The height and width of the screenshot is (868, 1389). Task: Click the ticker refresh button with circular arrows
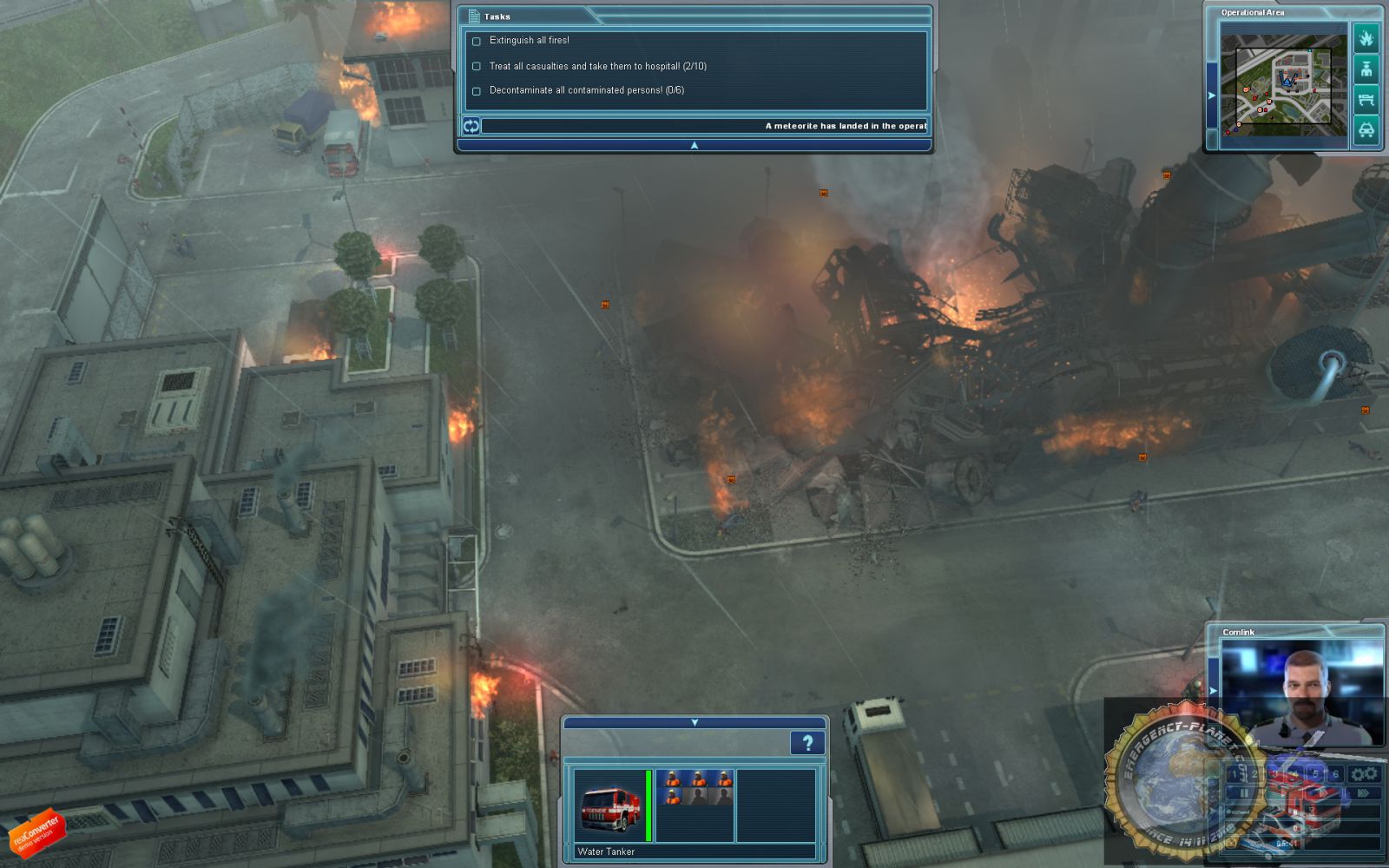pos(471,126)
